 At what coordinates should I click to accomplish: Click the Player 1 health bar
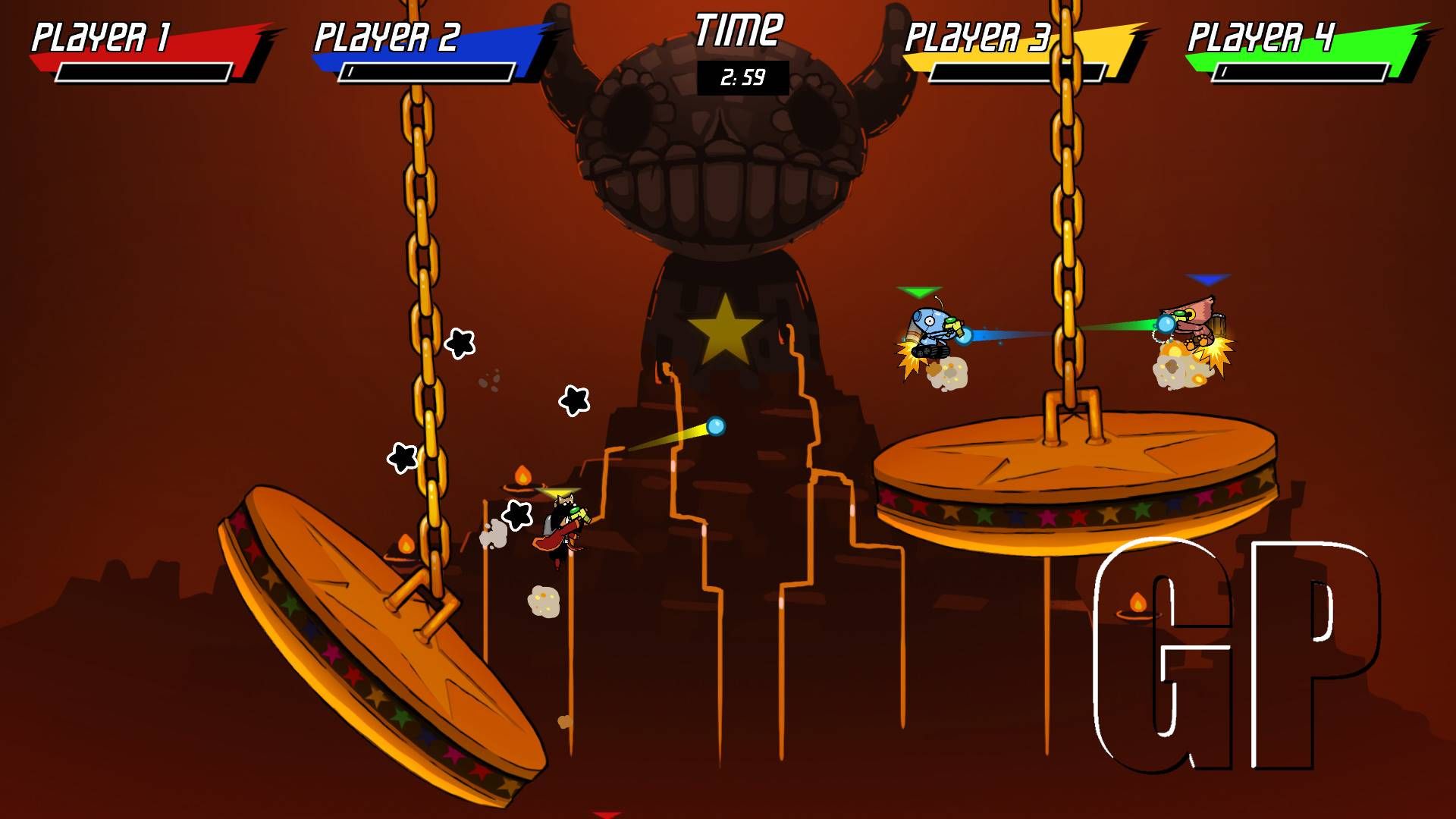point(144,72)
